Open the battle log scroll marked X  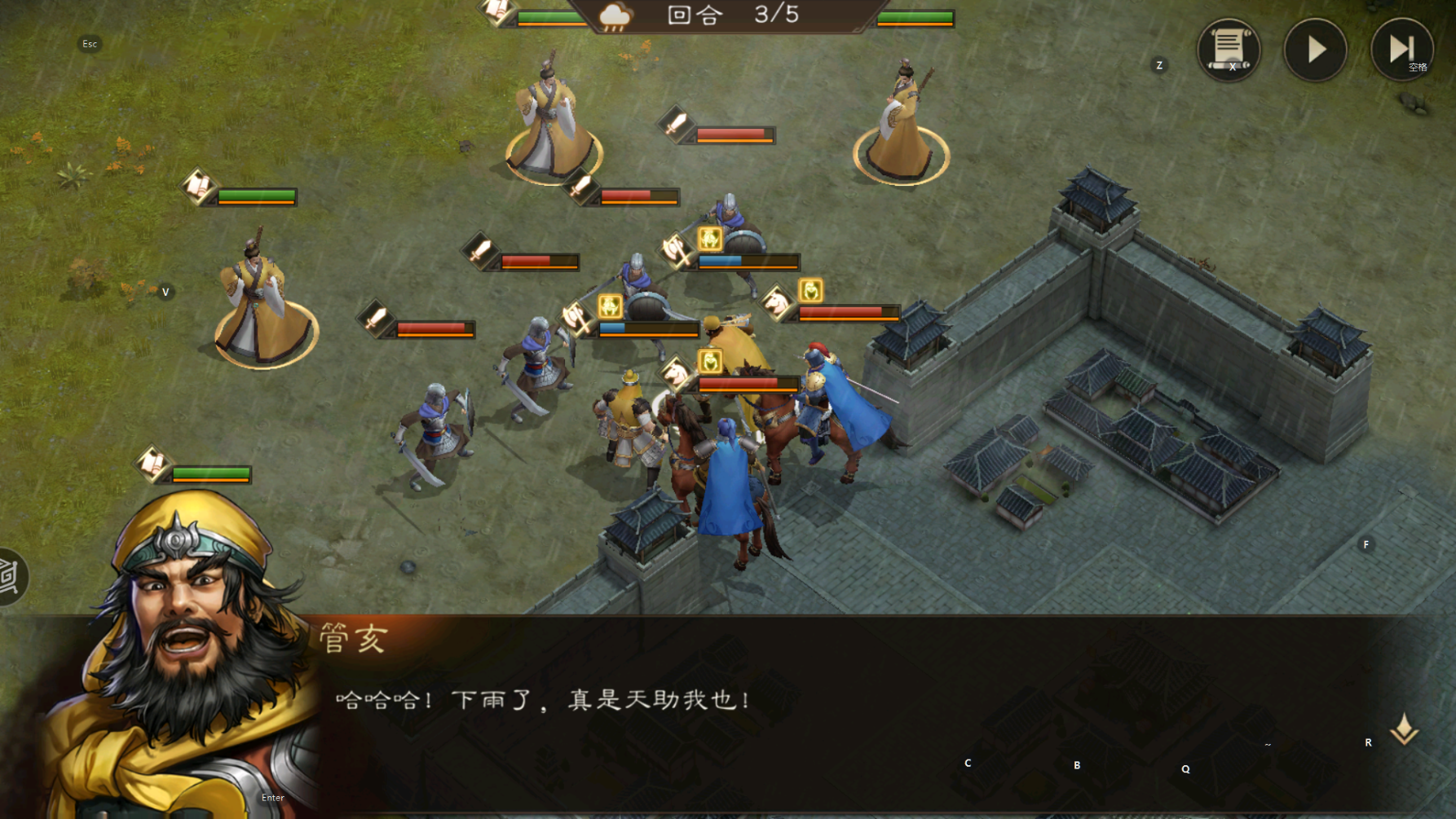(1229, 51)
